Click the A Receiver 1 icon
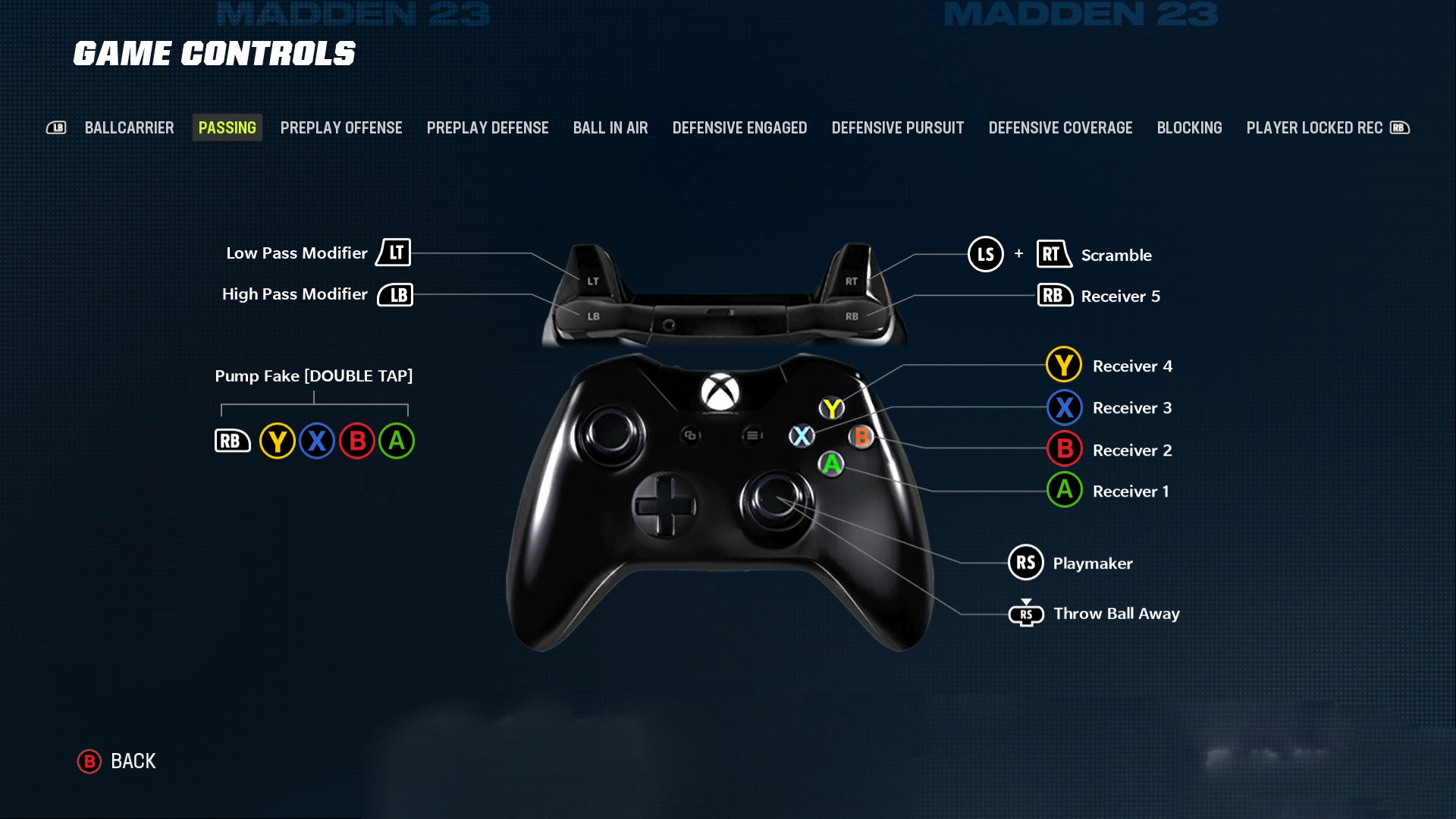This screenshot has height=819, width=1456. [1064, 490]
